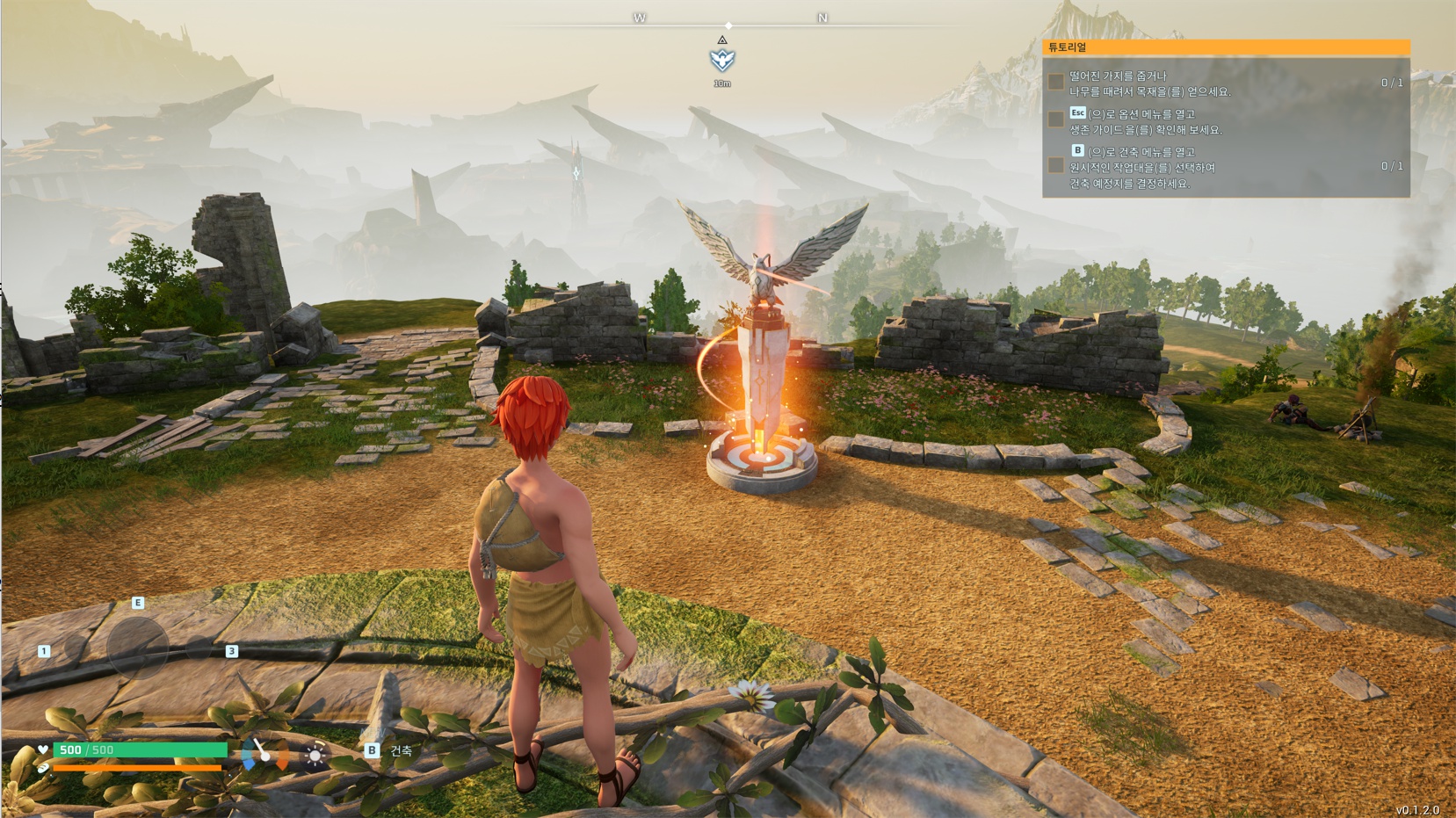Click the winged emblem waypoint marker on compass

[x=722, y=60]
